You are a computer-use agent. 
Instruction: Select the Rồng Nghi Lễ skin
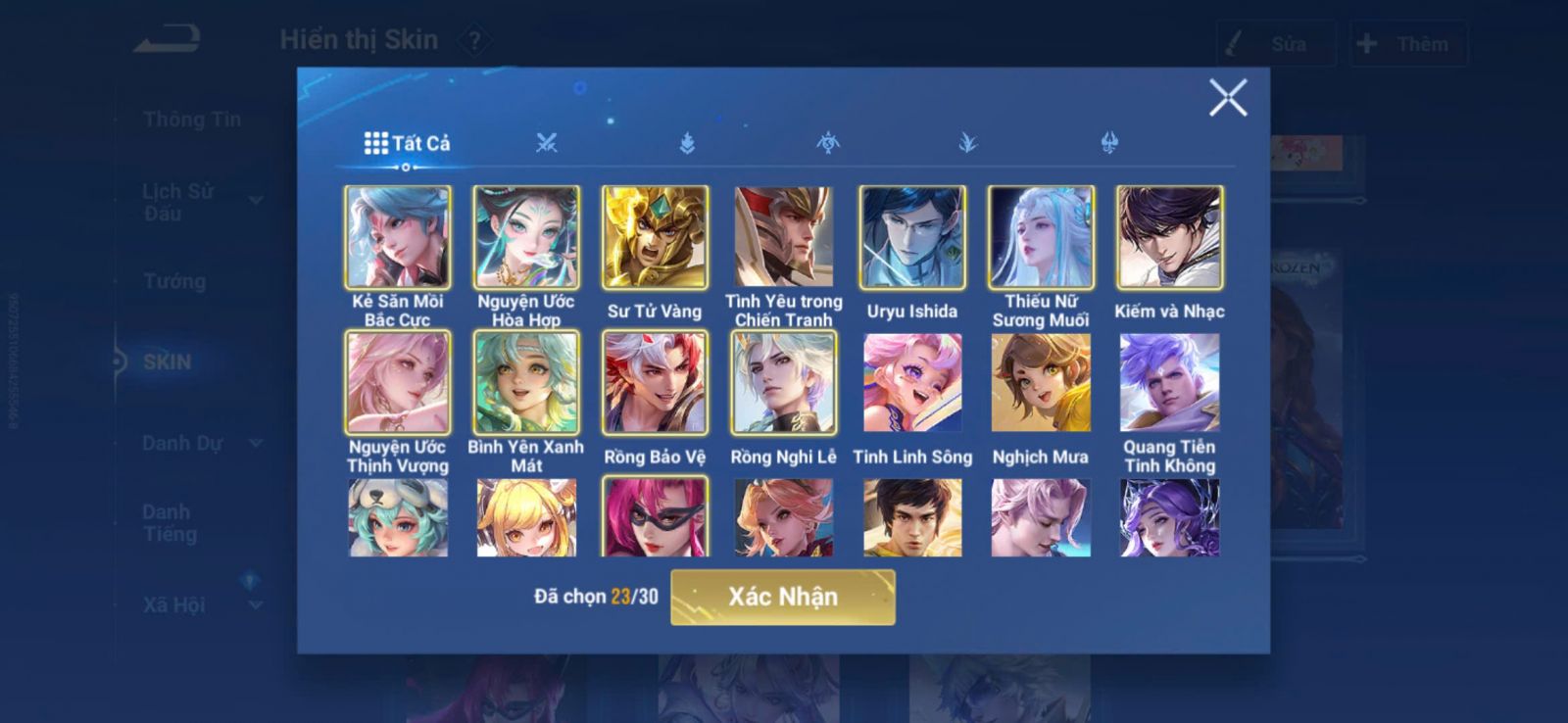coord(783,382)
